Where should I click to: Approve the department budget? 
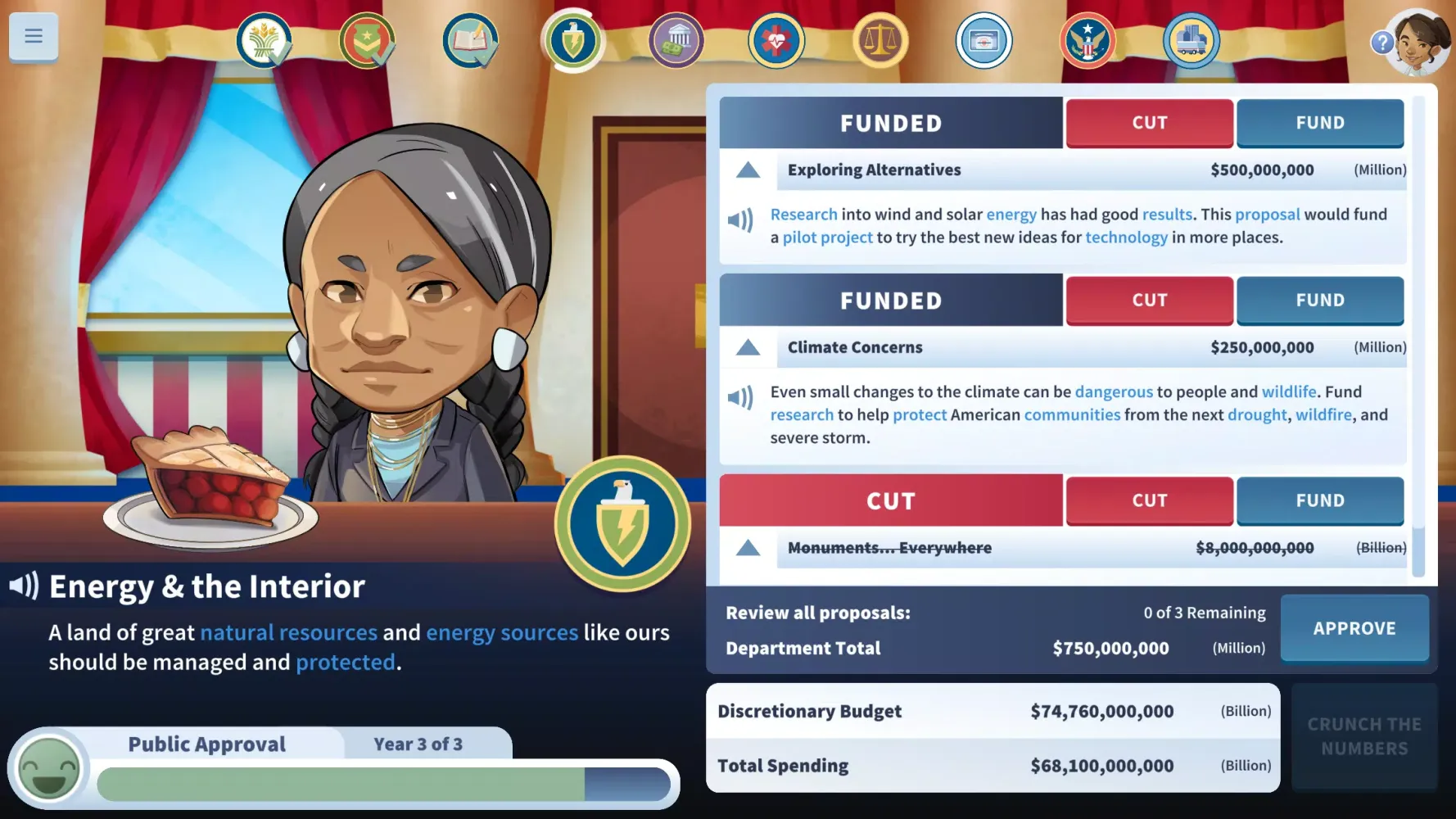pyautogui.click(x=1354, y=628)
